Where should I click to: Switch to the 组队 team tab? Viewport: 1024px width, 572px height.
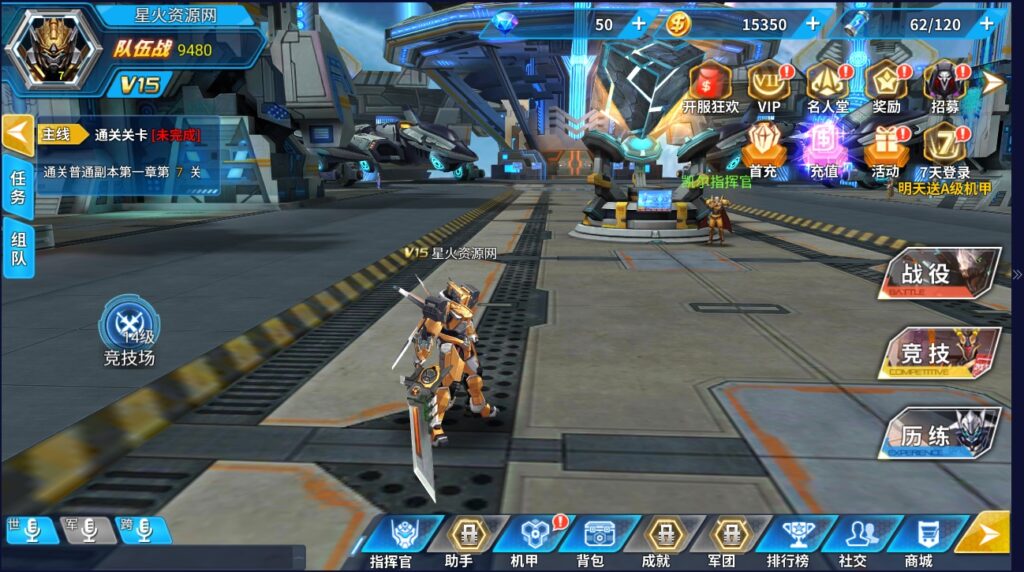[x=19, y=248]
